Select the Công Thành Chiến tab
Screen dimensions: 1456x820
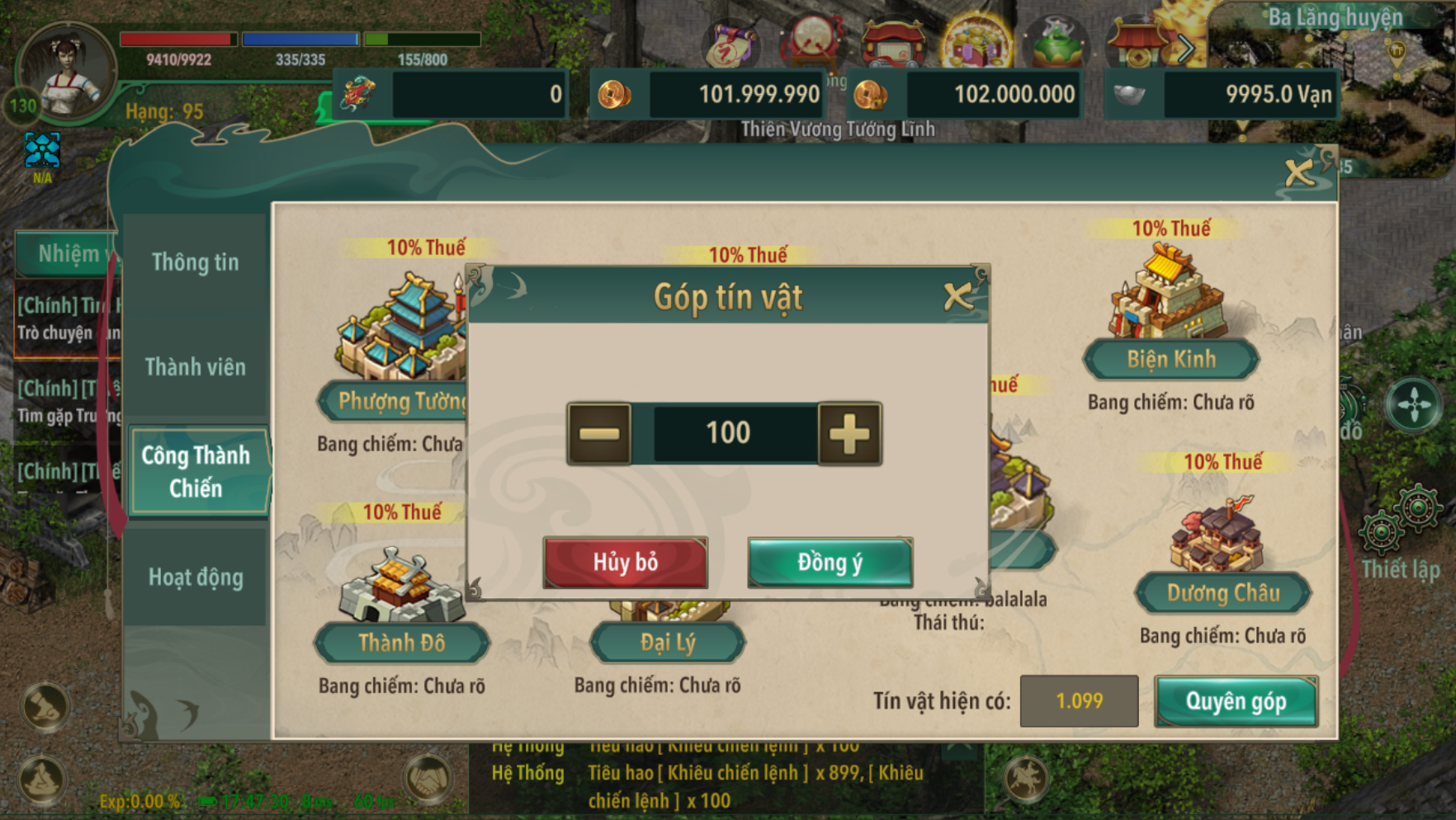tap(196, 472)
